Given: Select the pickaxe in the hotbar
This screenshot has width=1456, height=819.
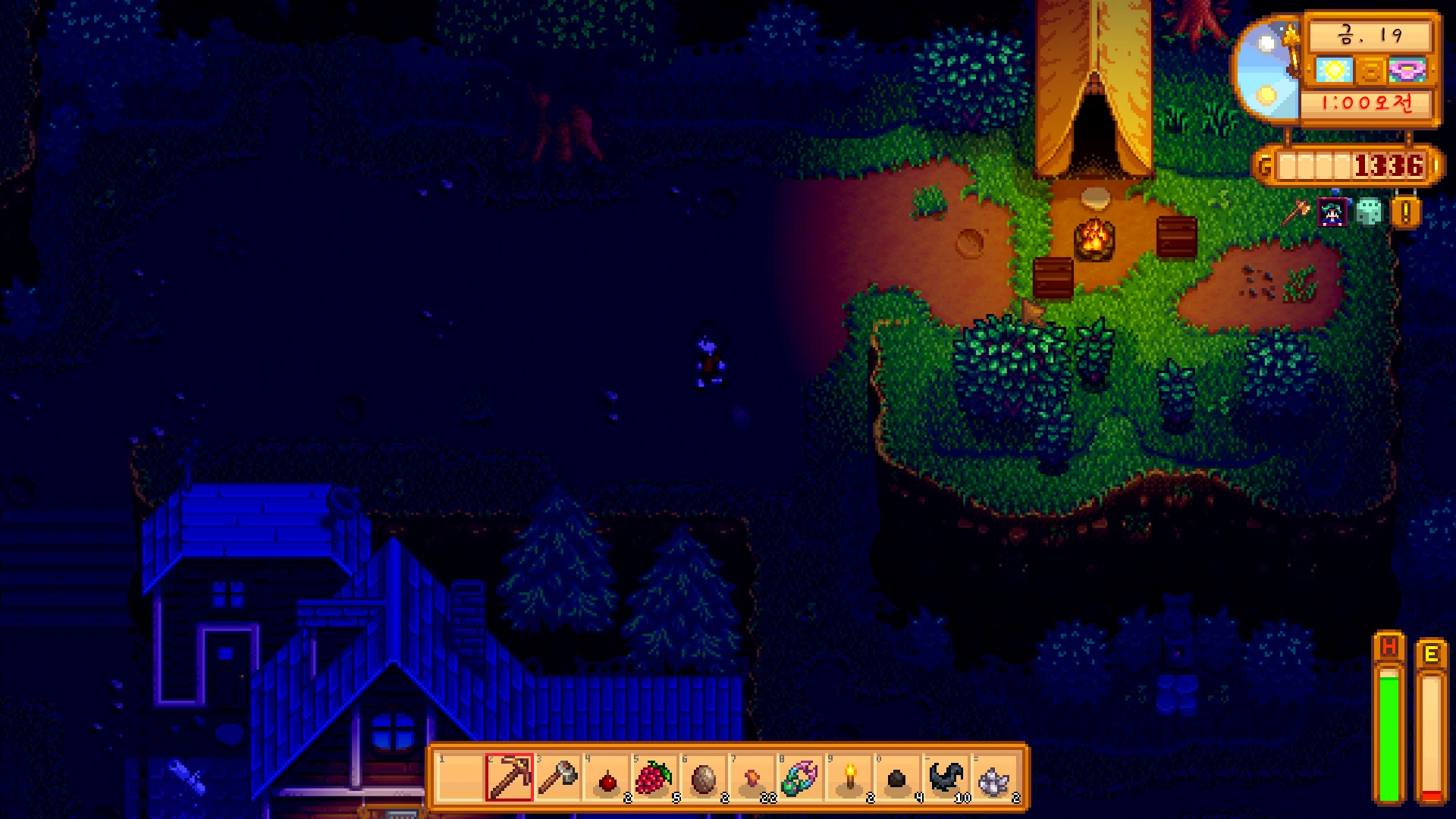Looking at the screenshot, I should coord(510,777).
